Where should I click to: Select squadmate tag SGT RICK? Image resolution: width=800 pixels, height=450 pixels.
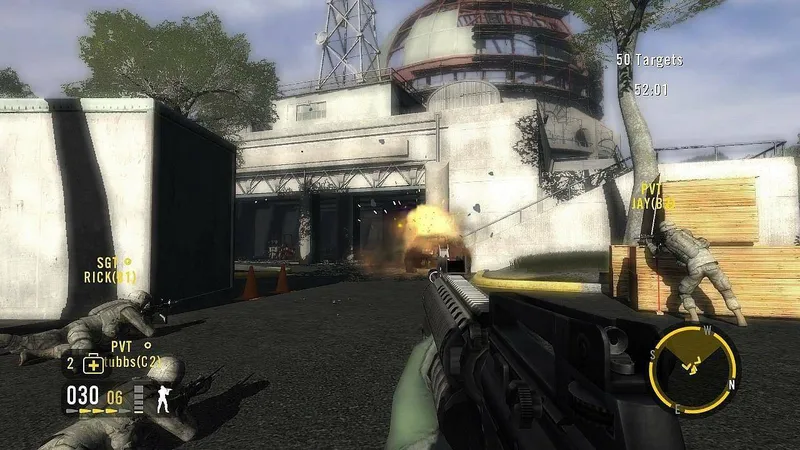[110, 270]
